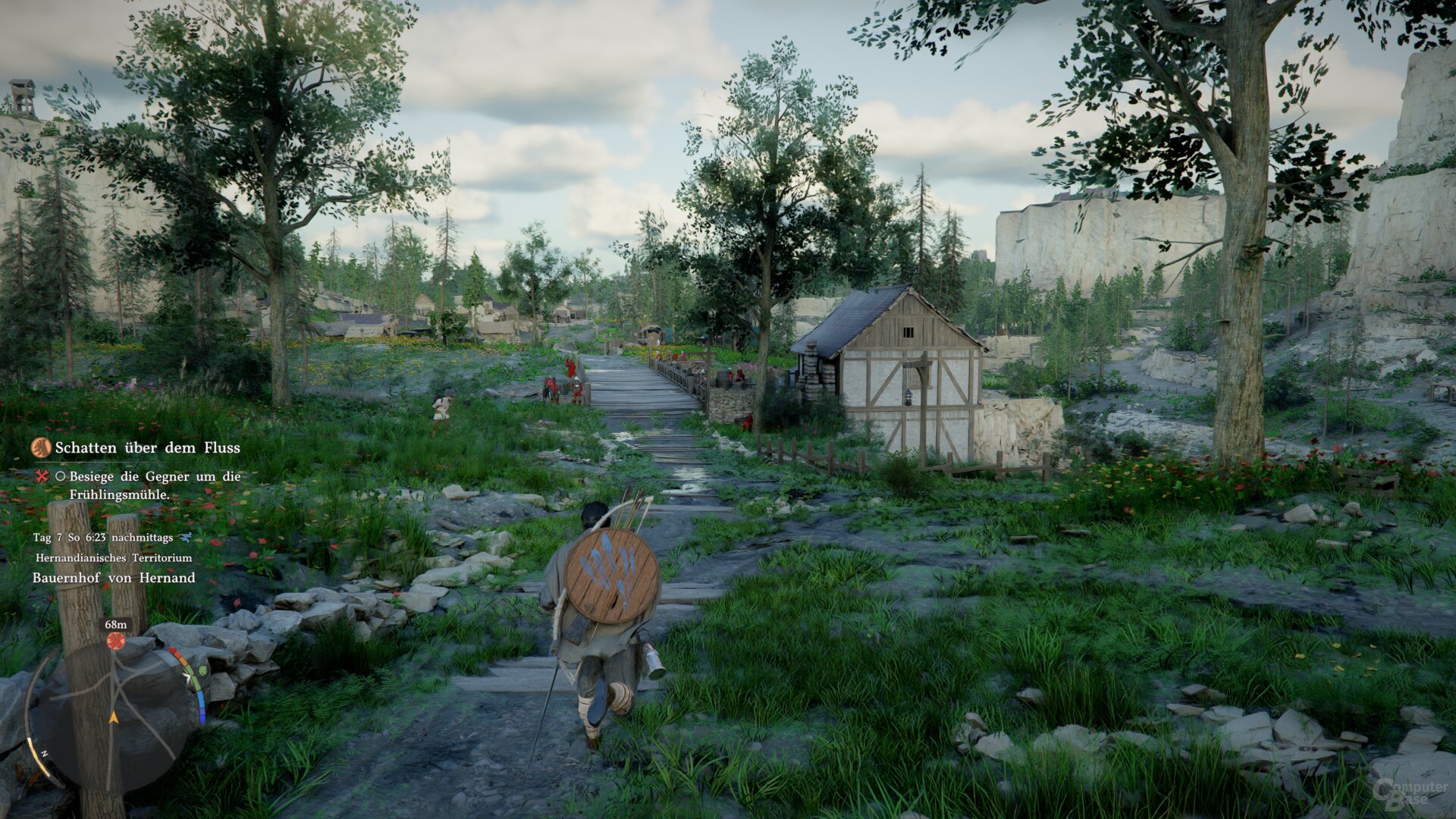Open the "Schatten über dem Fluss" quest tracker
This screenshot has height=819, width=1456.
[147, 448]
